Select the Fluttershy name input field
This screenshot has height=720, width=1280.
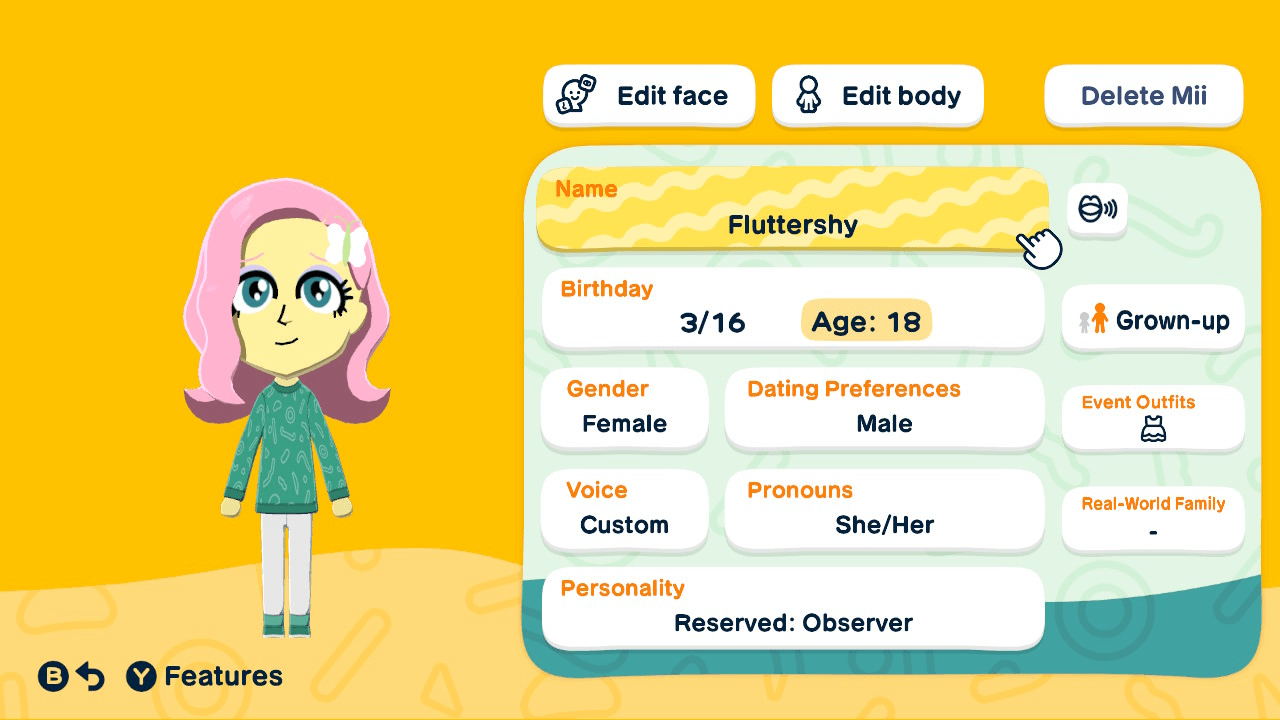tap(793, 210)
